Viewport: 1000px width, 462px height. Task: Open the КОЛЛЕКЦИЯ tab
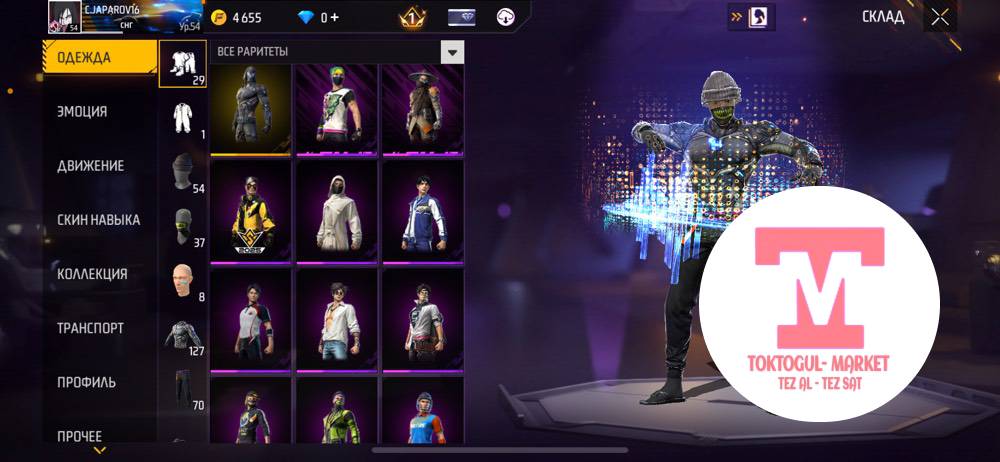pos(92,274)
